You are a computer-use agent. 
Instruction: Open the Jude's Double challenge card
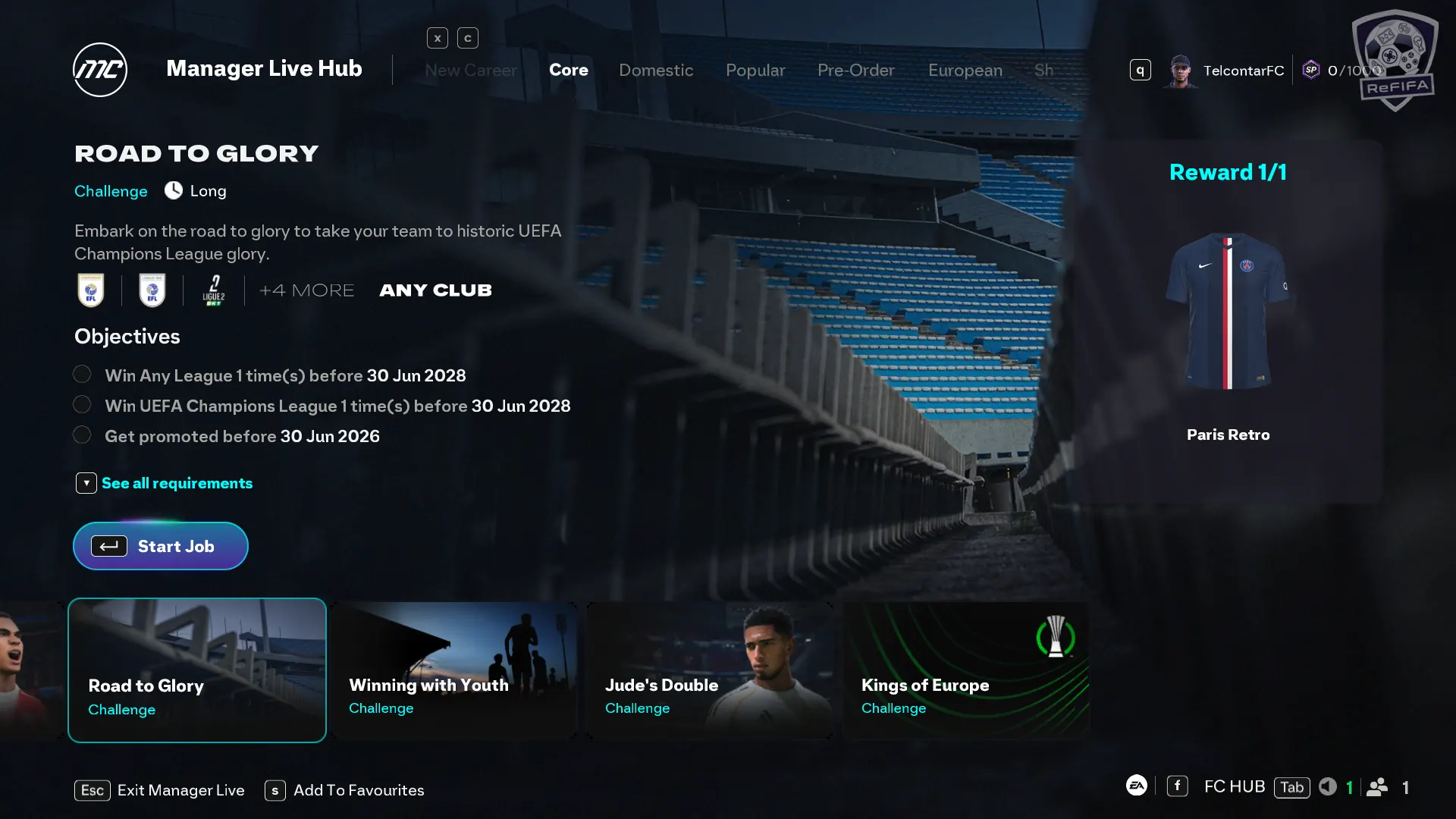tap(710, 670)
